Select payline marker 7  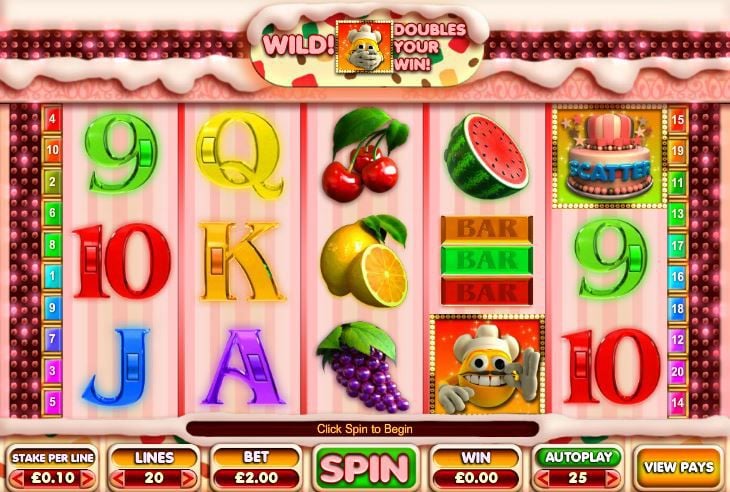tap(51, 338)
